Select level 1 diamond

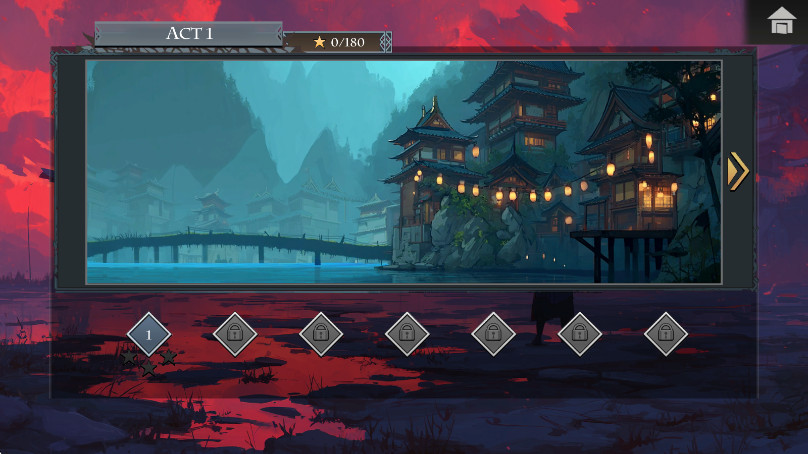click(x=149, y=334)
